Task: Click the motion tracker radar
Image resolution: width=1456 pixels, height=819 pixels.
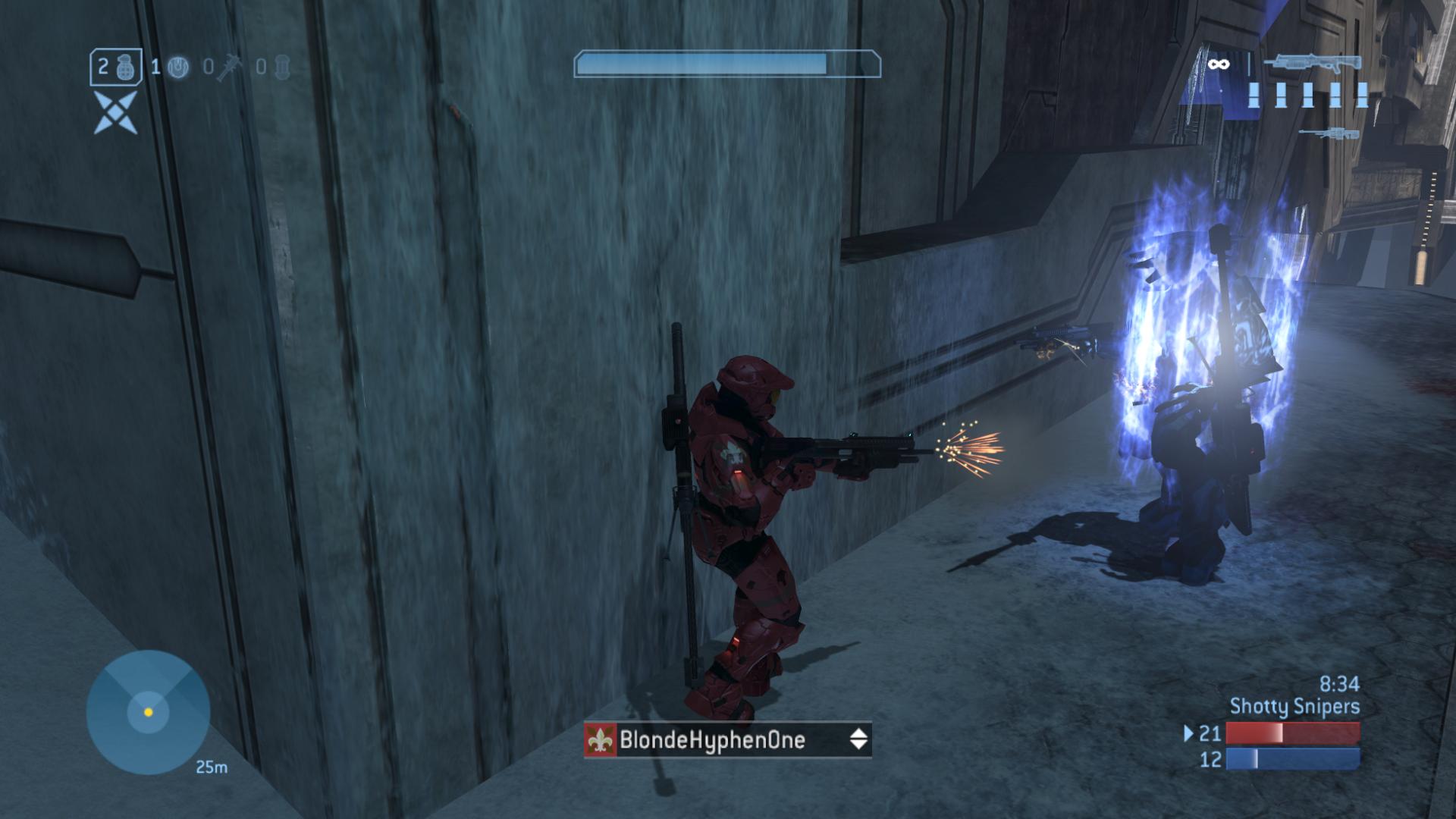Action: [x=148, y=712]
